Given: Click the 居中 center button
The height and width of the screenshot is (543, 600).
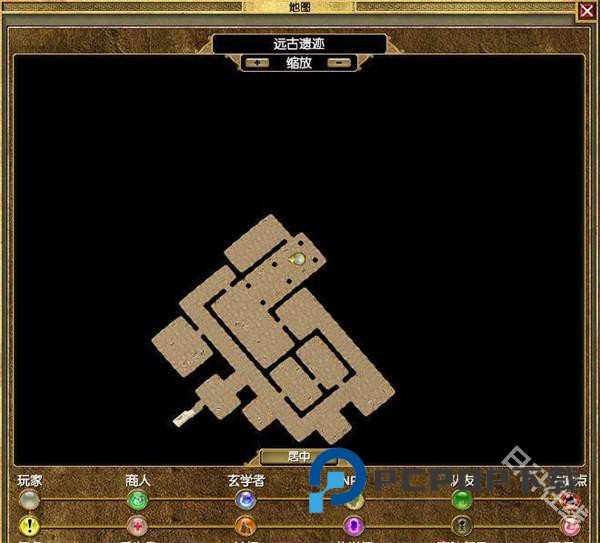Looking at the screenshot, I should 299,457.
